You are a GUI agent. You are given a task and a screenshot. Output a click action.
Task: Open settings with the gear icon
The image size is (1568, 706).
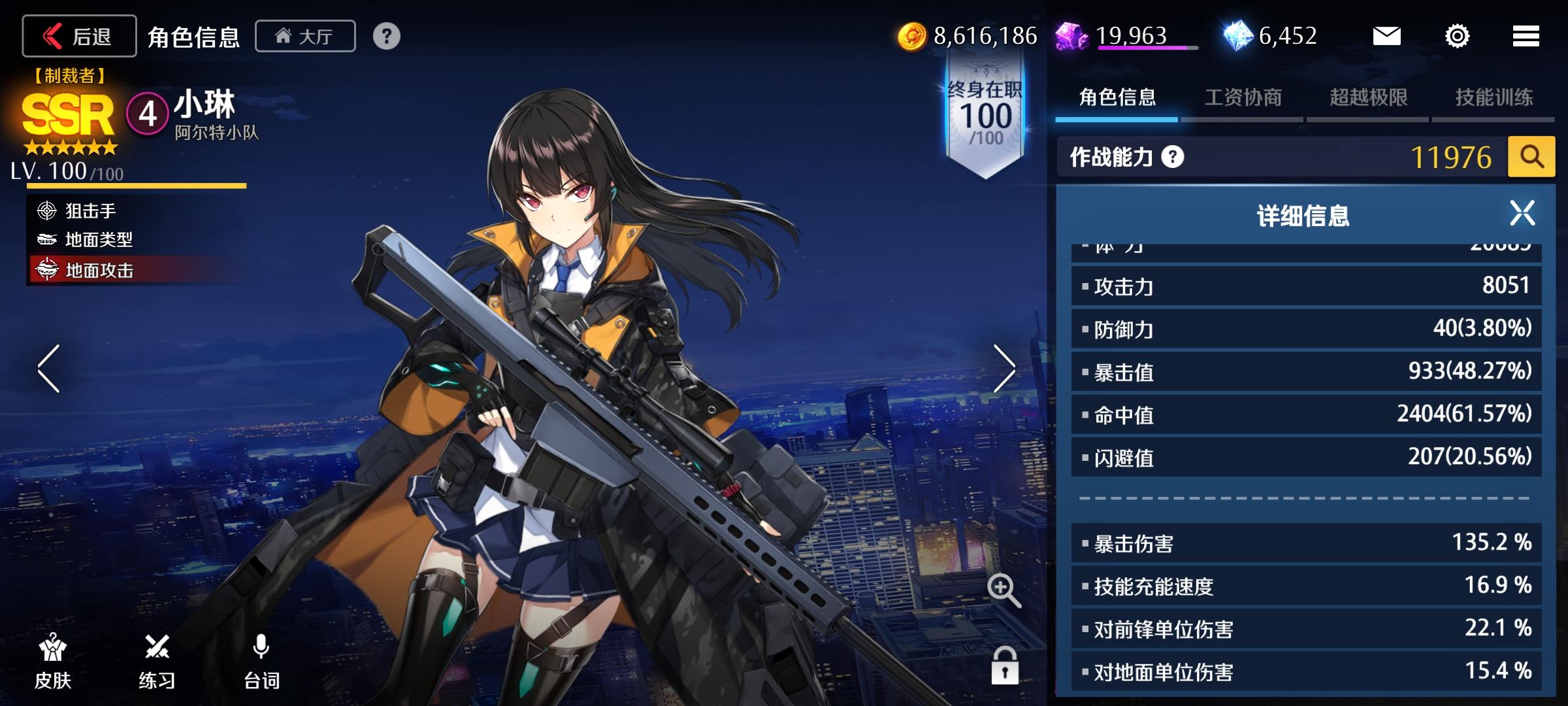pyautogui.click(x=1457, y=36)
